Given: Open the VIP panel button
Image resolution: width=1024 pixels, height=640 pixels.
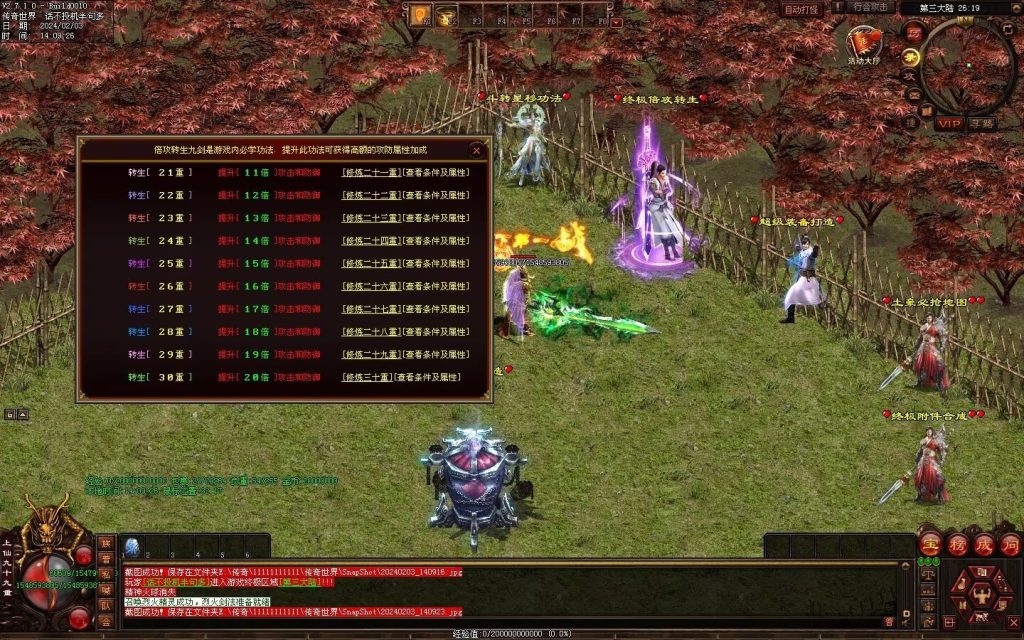Looking at the screenshot, I should tap(948, 123).
